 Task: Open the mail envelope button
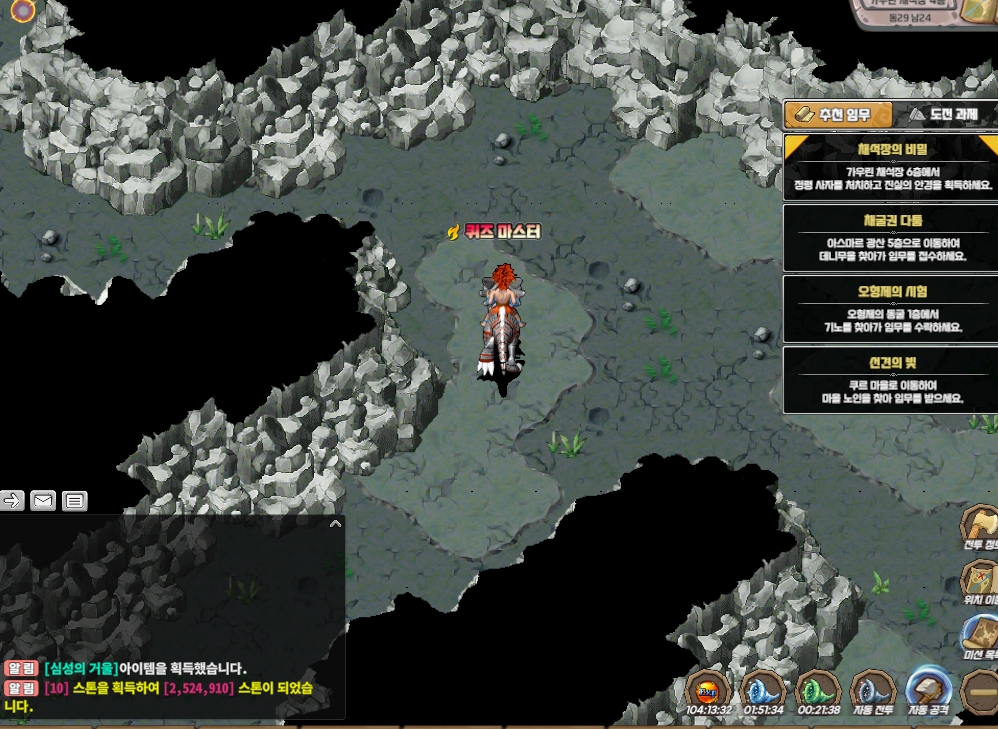42,501
